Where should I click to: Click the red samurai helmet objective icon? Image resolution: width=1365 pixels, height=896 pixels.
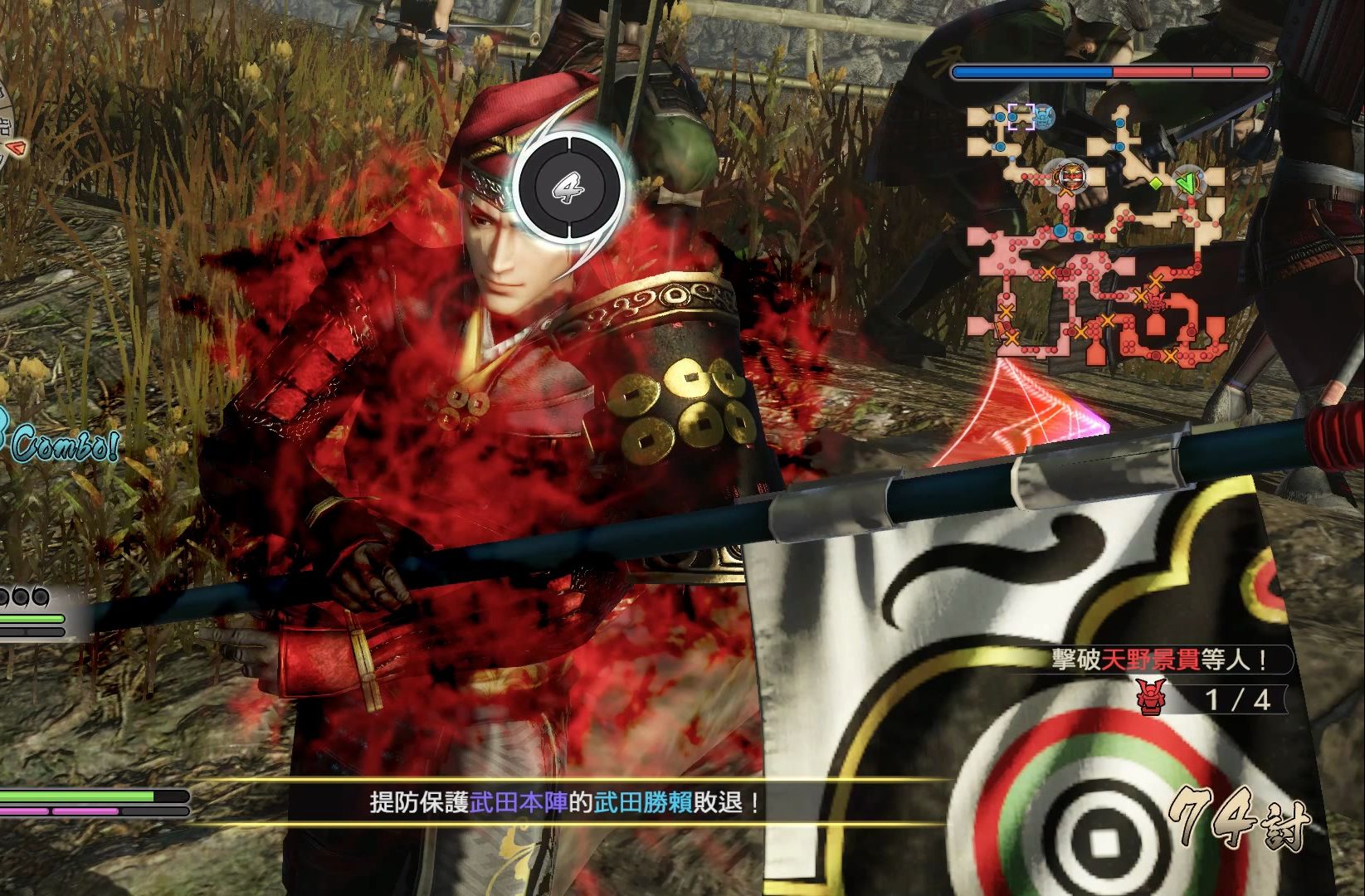pyautogui.click(x=1150, y=699)
